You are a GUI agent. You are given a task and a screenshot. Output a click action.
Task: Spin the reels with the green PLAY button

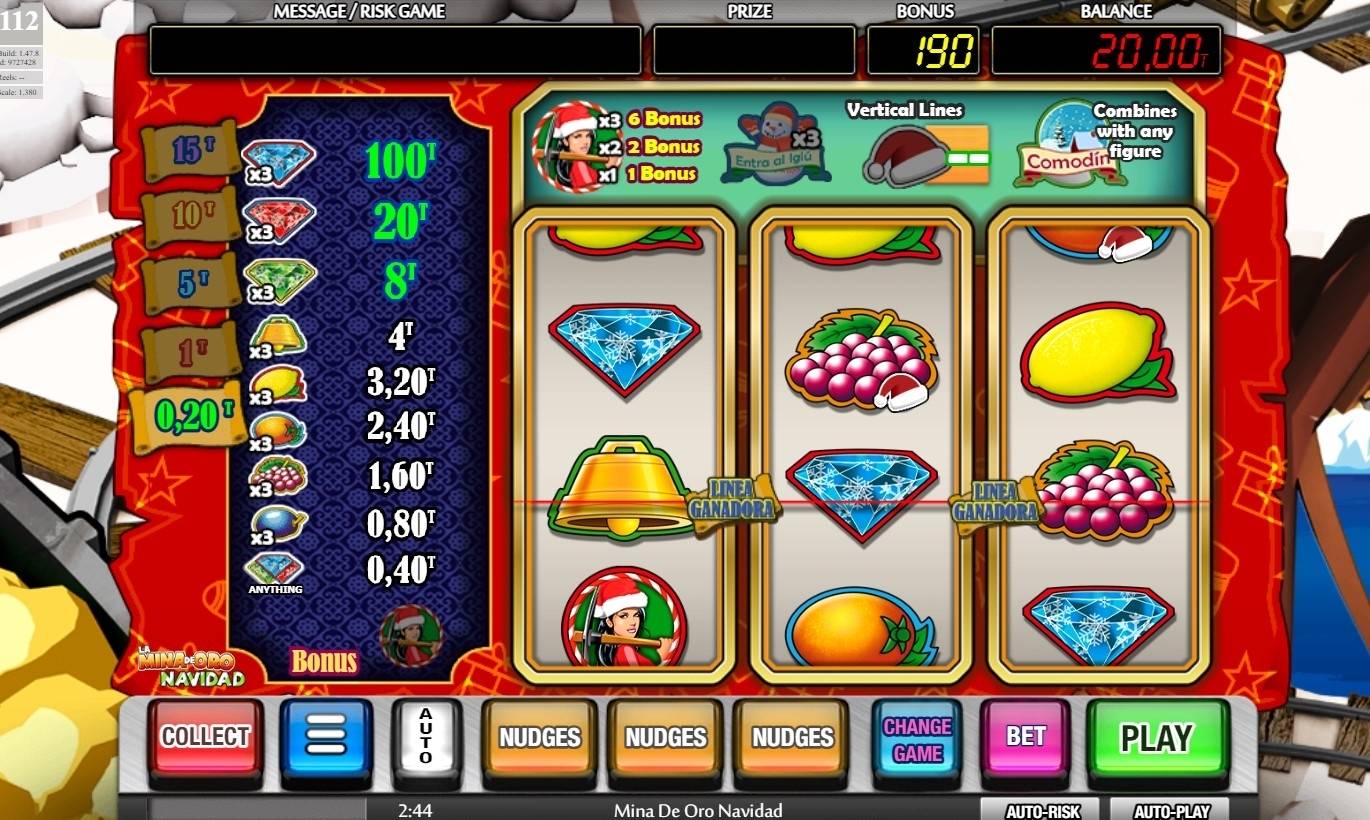[1156, 738]
